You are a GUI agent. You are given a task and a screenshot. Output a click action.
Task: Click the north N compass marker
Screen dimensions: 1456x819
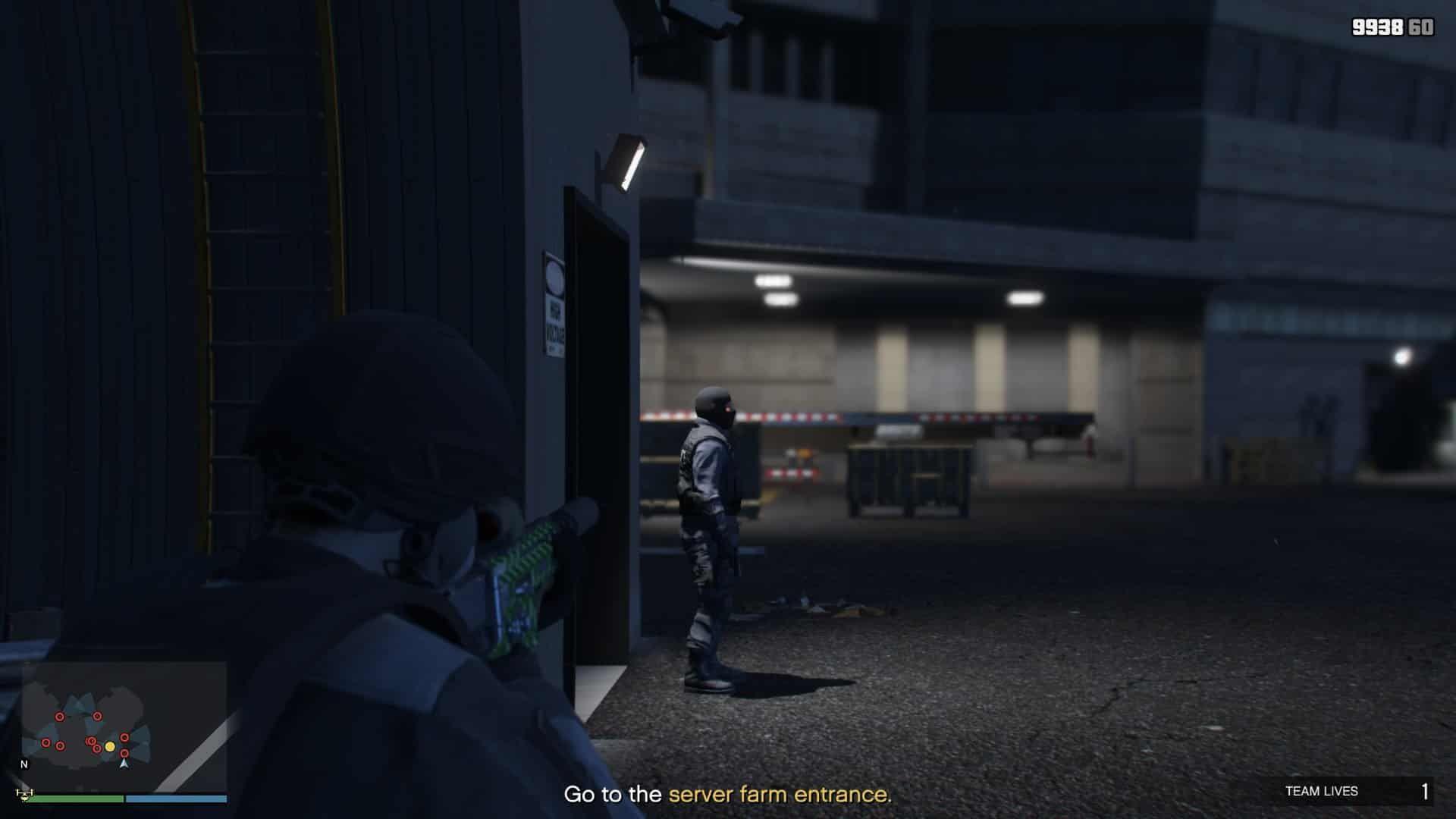click(x=24, y=764)
